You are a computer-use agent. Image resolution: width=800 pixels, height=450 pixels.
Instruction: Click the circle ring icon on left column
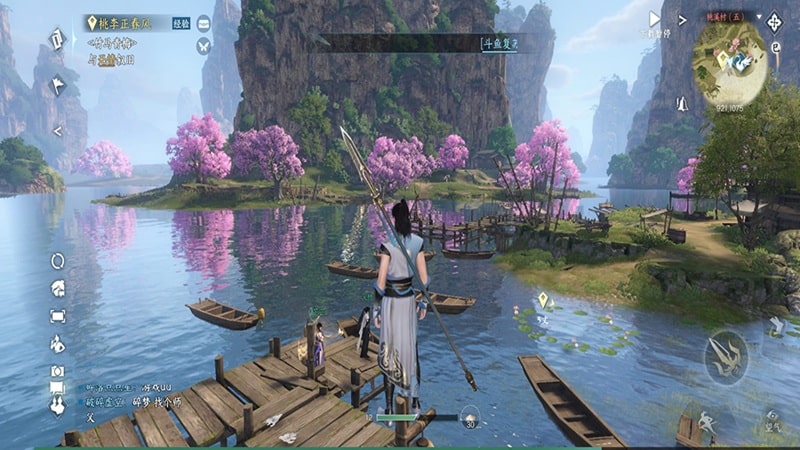[57, 261]
